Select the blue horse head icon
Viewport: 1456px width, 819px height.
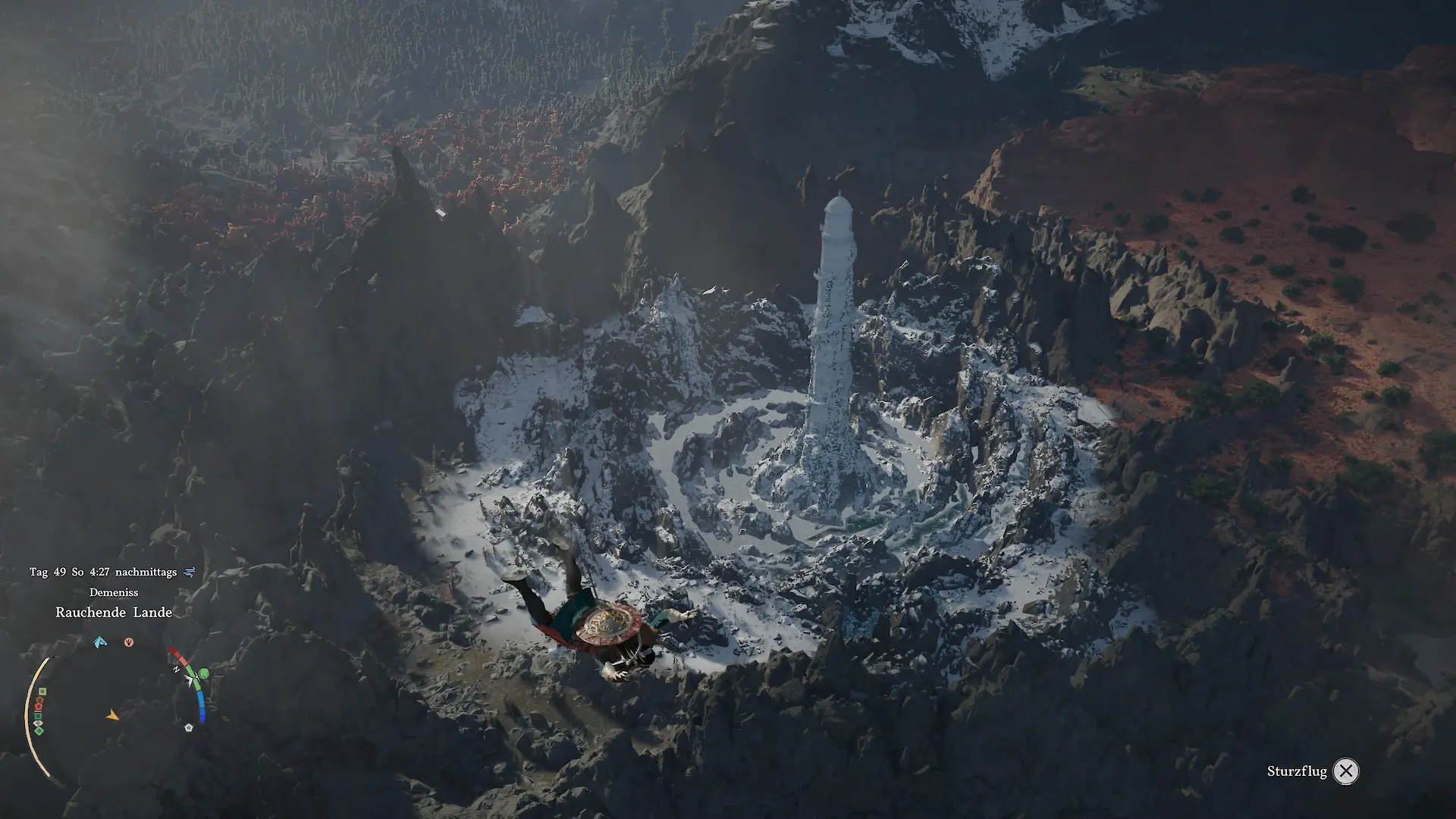click(100, 642)
